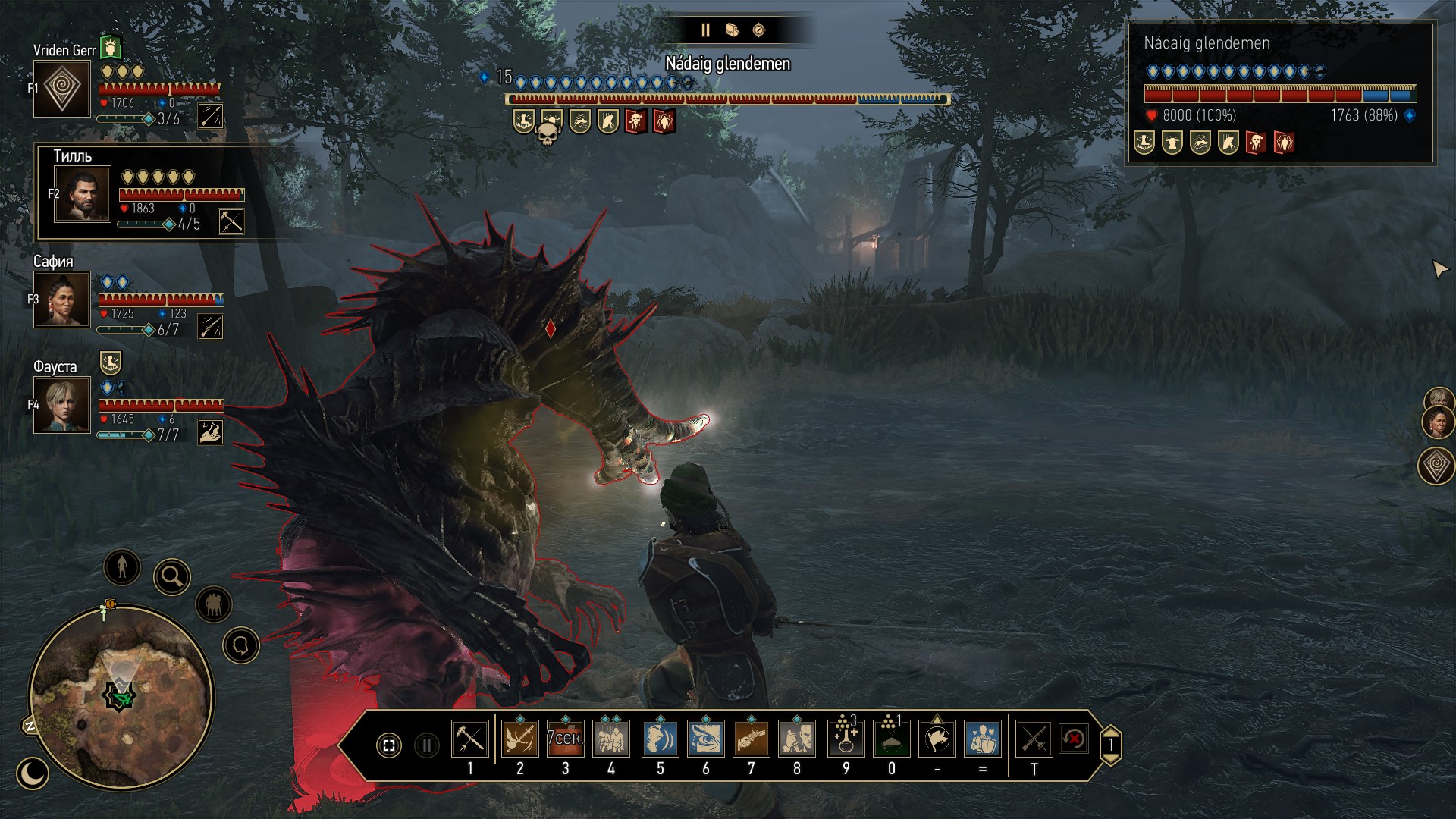Click the circular minimap
The image size is (1456, 819).
coord(121,696)
